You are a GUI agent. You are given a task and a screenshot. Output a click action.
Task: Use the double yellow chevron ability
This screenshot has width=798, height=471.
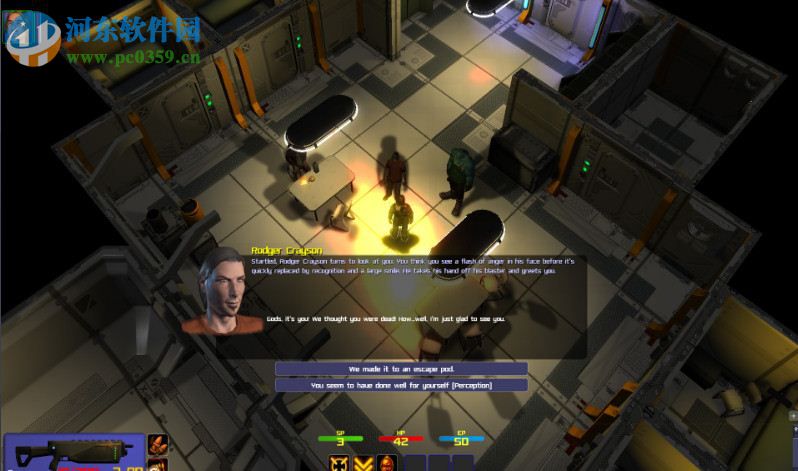tap(364, 463)
